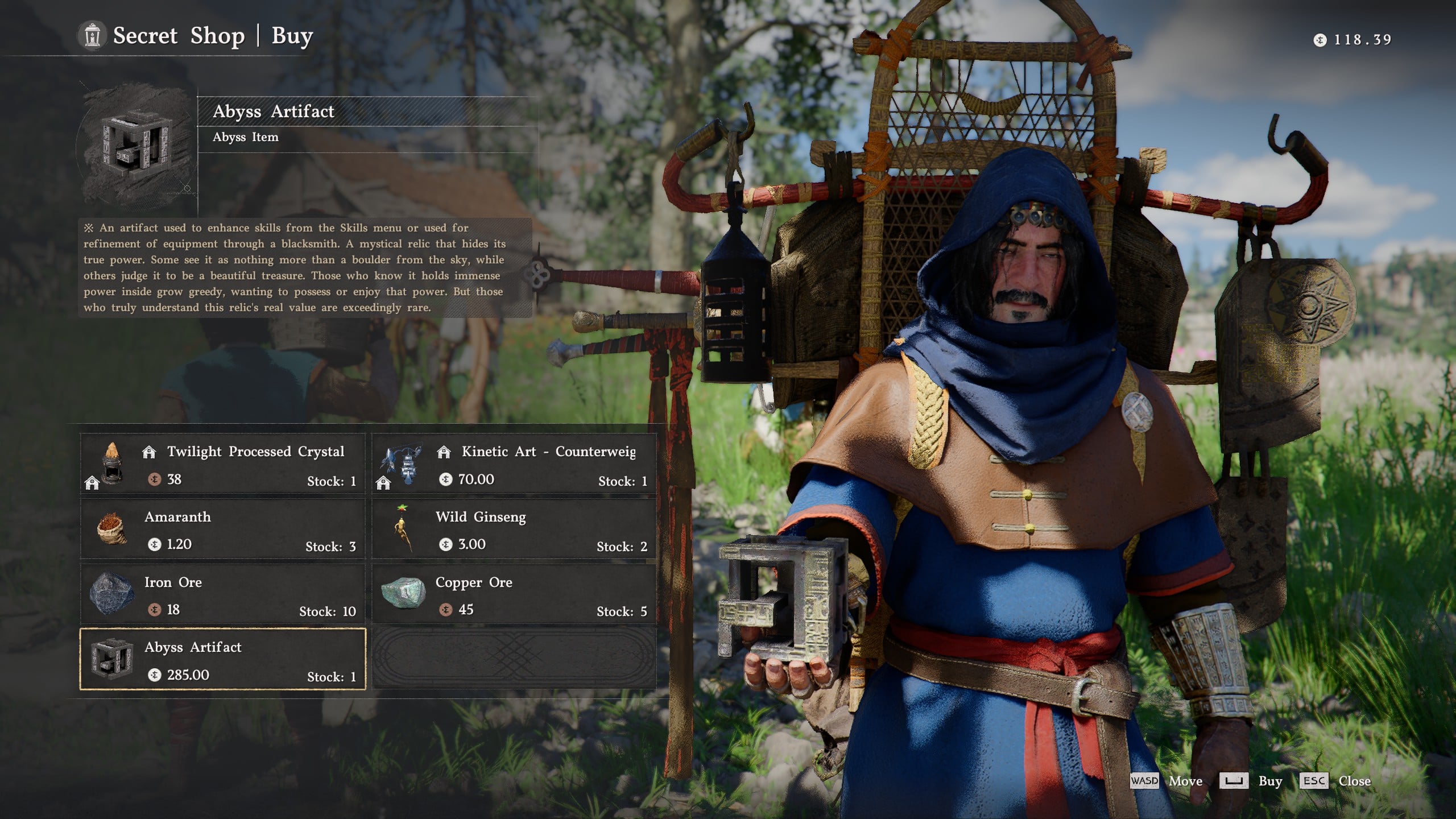Pick the Wild Ginseng shop entry

point(514,530)
